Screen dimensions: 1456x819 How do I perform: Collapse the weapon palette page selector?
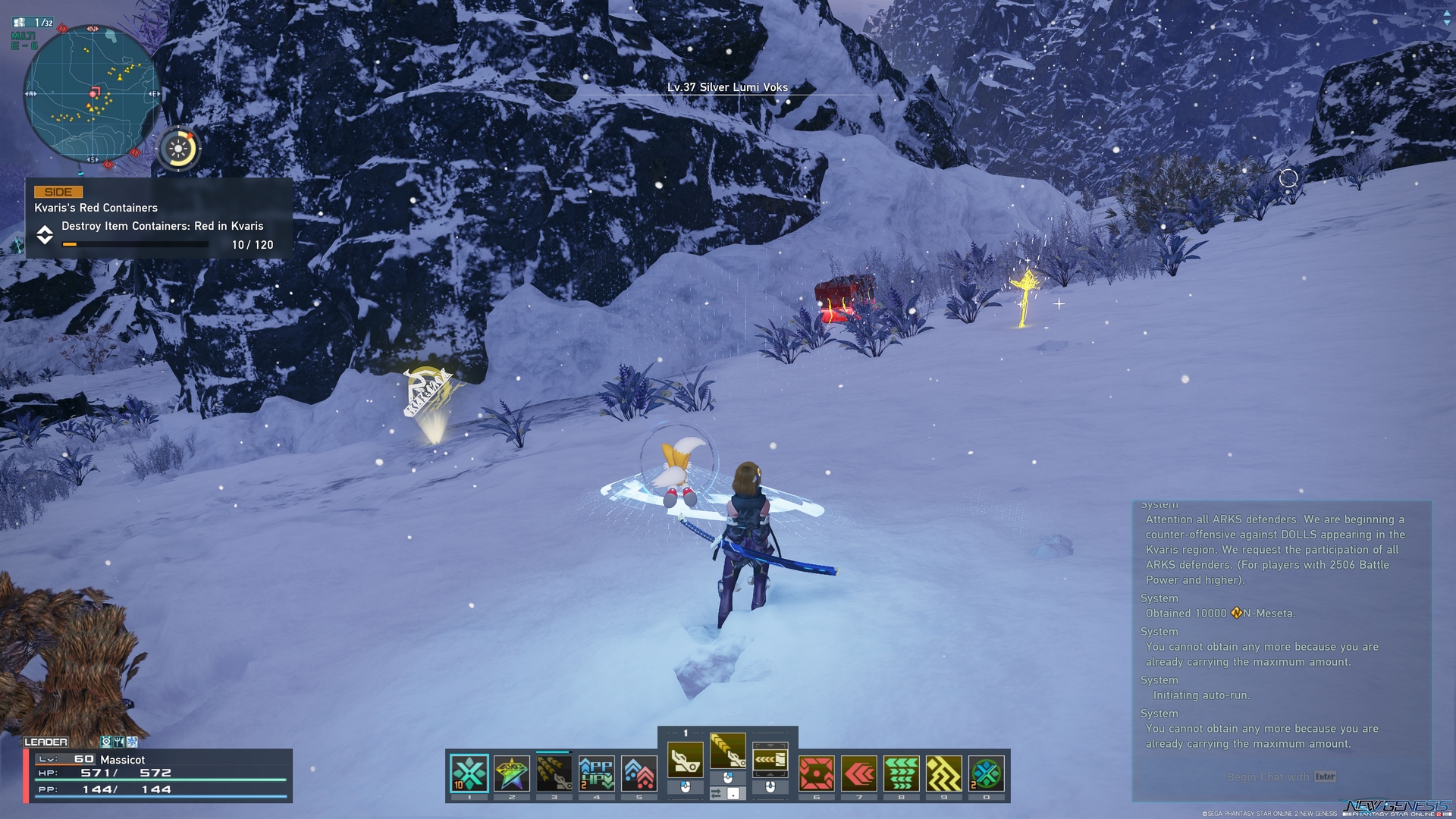686,733
